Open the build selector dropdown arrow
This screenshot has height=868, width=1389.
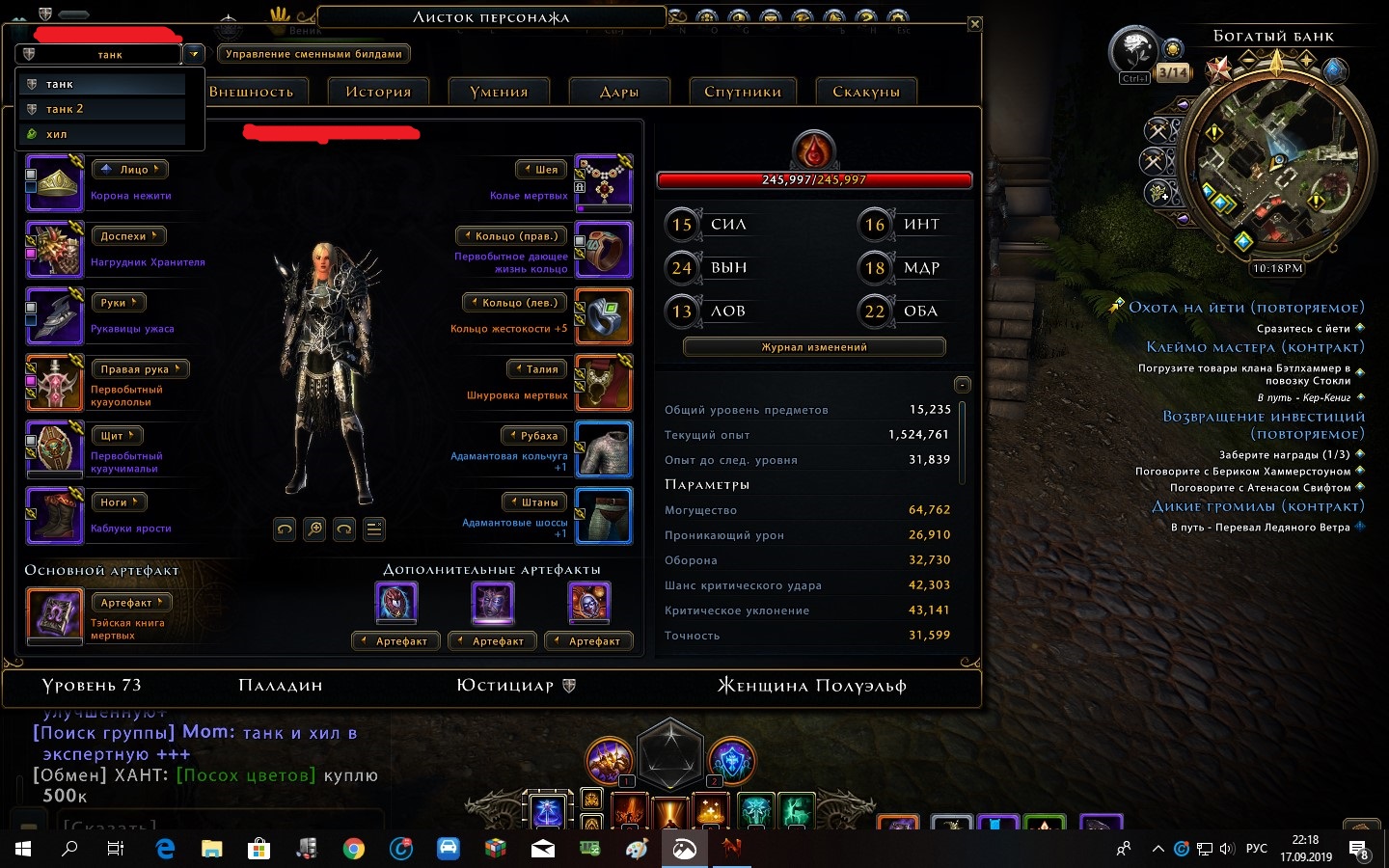195,54
